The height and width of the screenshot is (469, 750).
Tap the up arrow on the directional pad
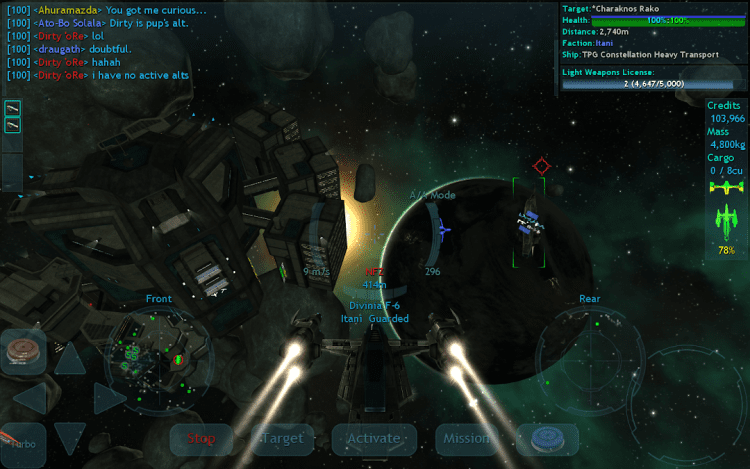click(x=69, y=357)
